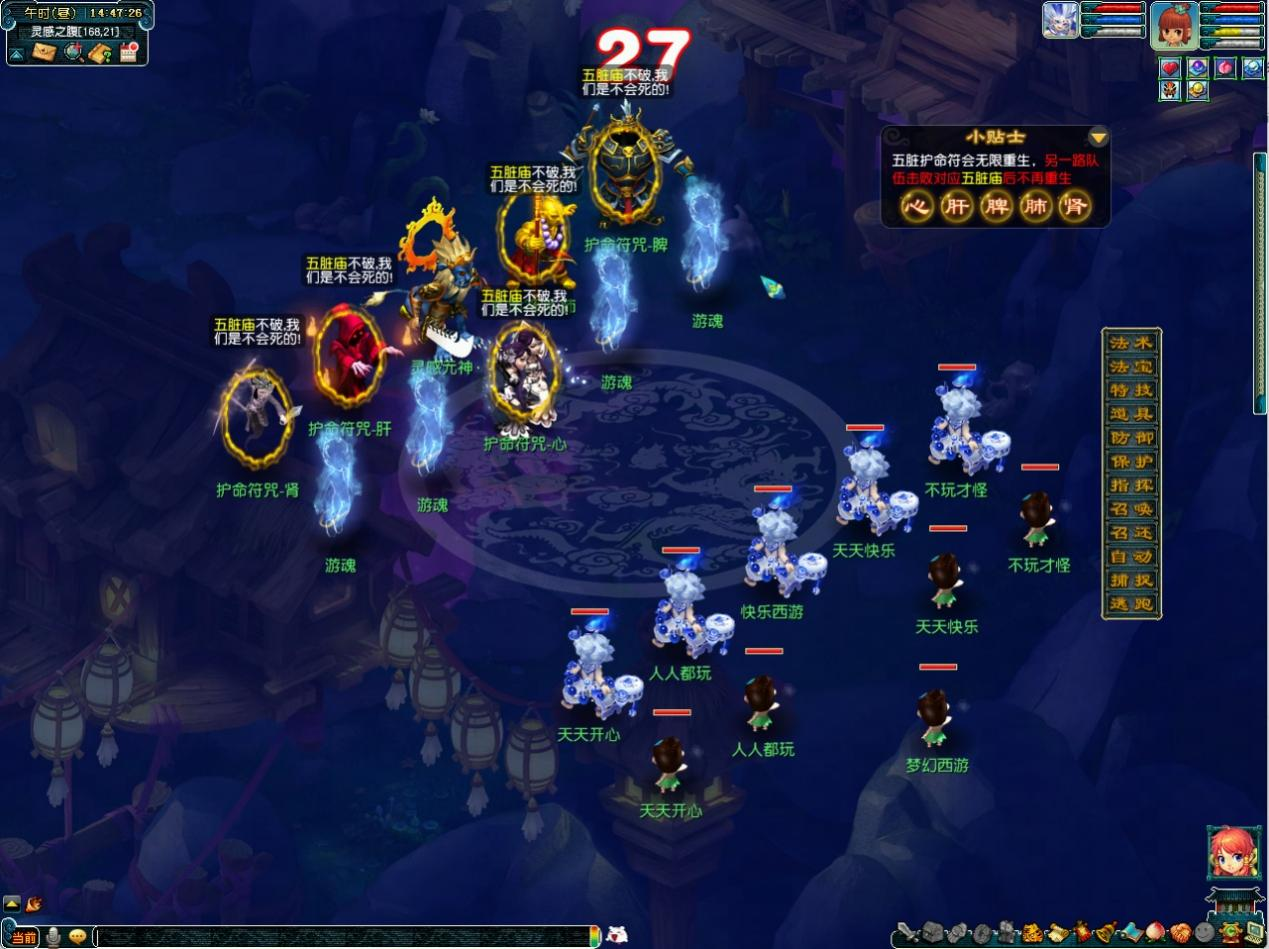Select the white-haired pet portrait
The width and height of the screenshot is (1269, 949).
click(x=1060, y=20)
